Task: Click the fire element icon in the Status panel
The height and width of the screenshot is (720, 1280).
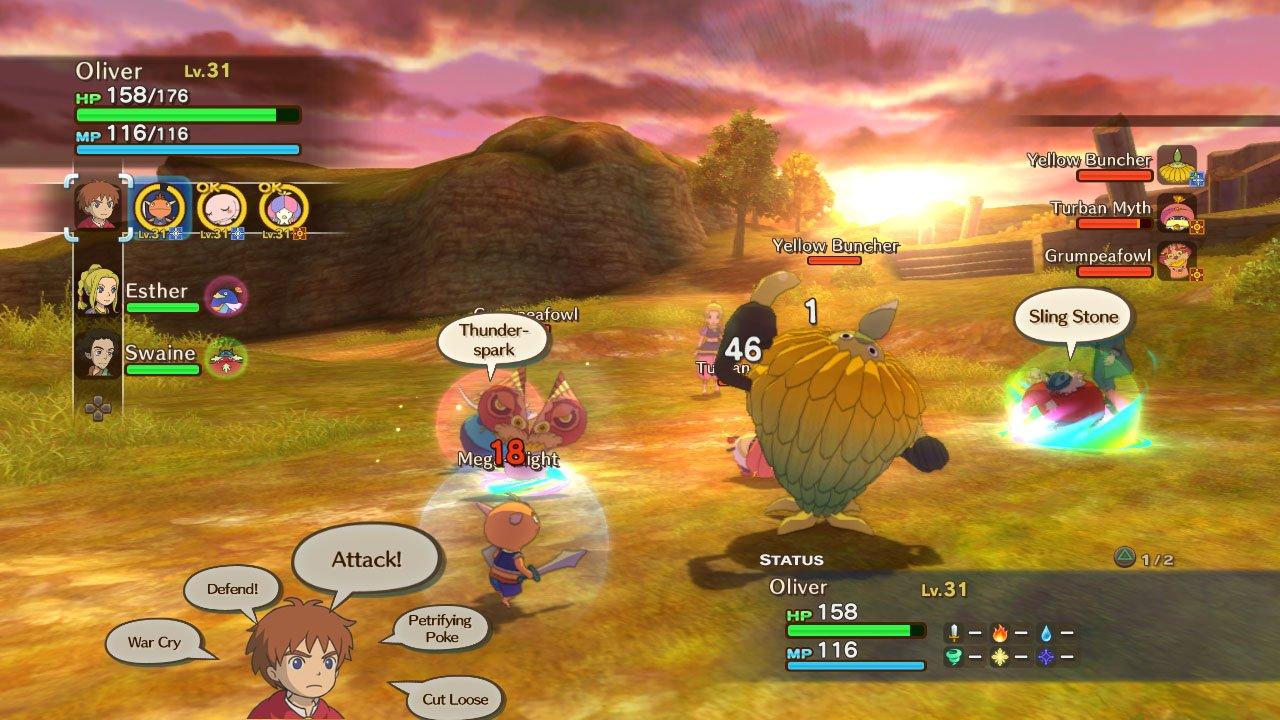Action: (x=1000, y=634)
